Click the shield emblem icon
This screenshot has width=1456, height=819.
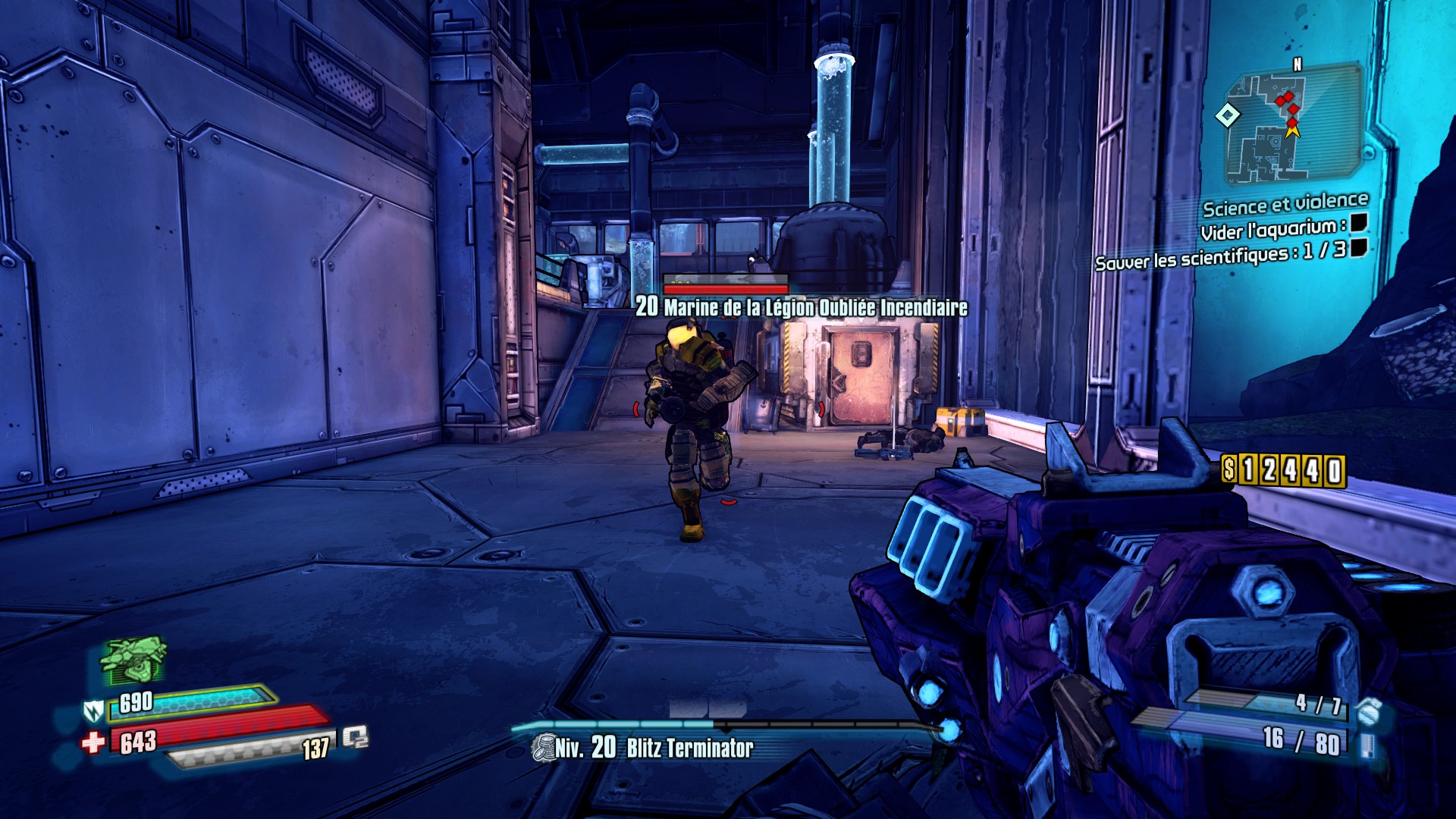93,711
